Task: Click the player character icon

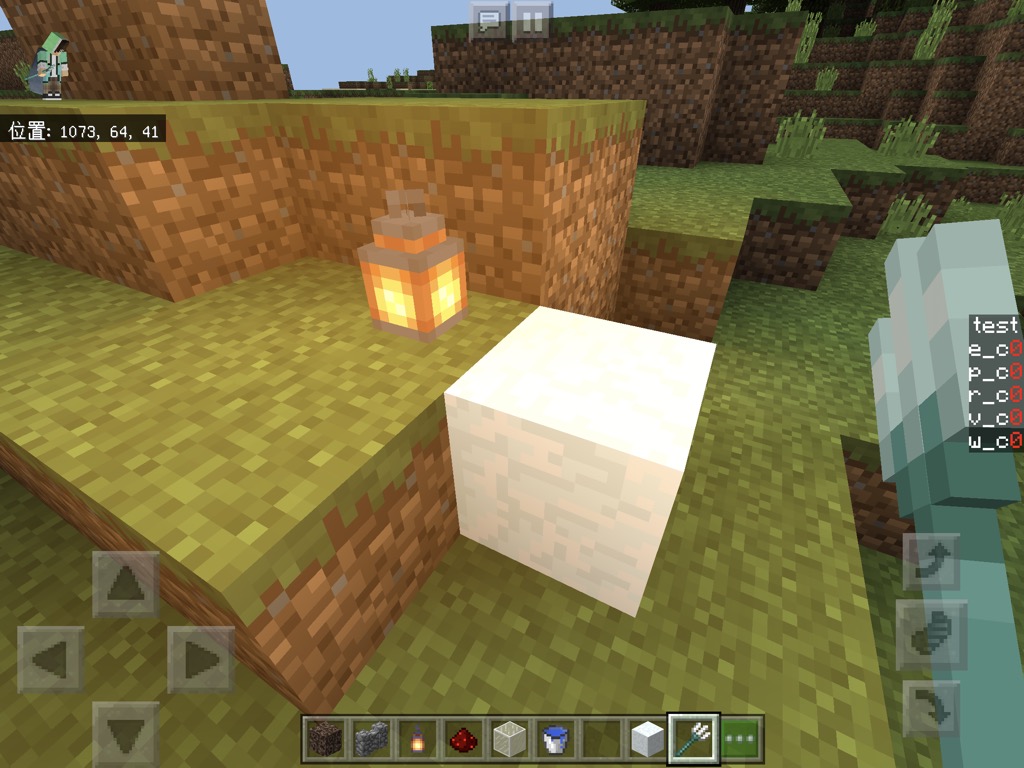Action: pos(50,65)
